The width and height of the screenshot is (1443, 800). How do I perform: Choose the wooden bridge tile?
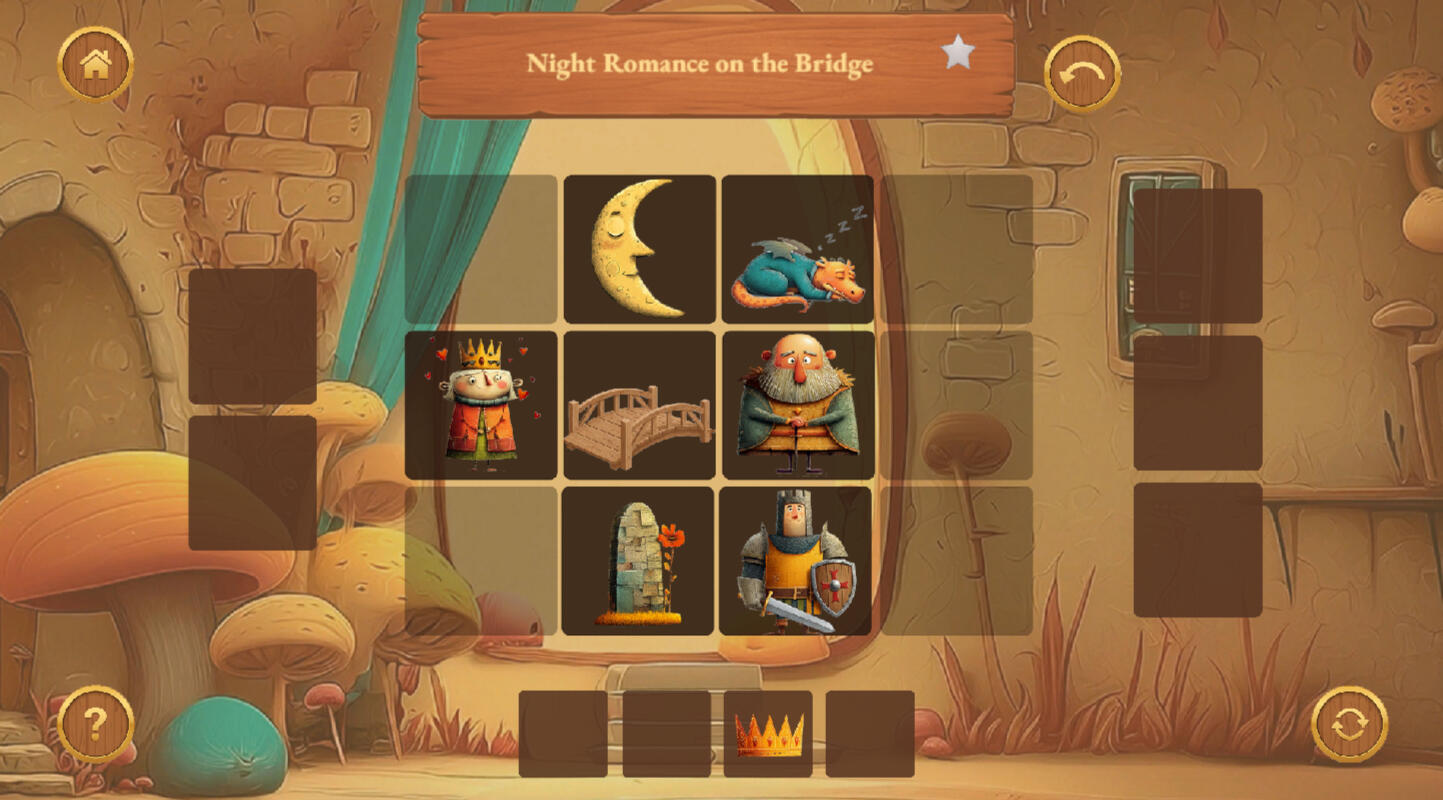coord(640,405)
